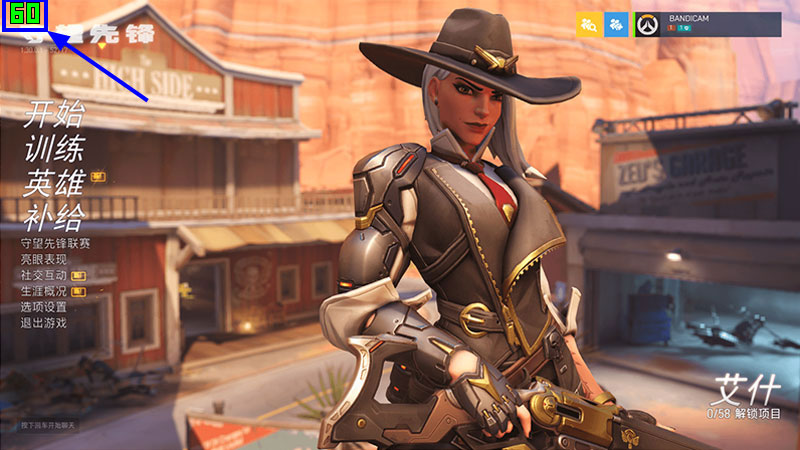Viewport: 800px width, 450px height.
Task: Select 开始 to start playing
Action: pyautogui.click(x=54, y=115)
